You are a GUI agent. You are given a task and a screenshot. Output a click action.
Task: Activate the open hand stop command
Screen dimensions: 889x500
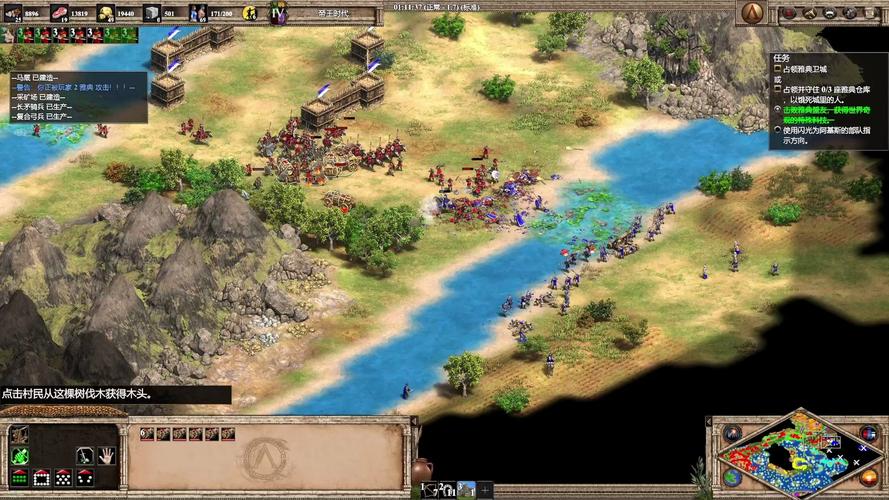(107, 455)
